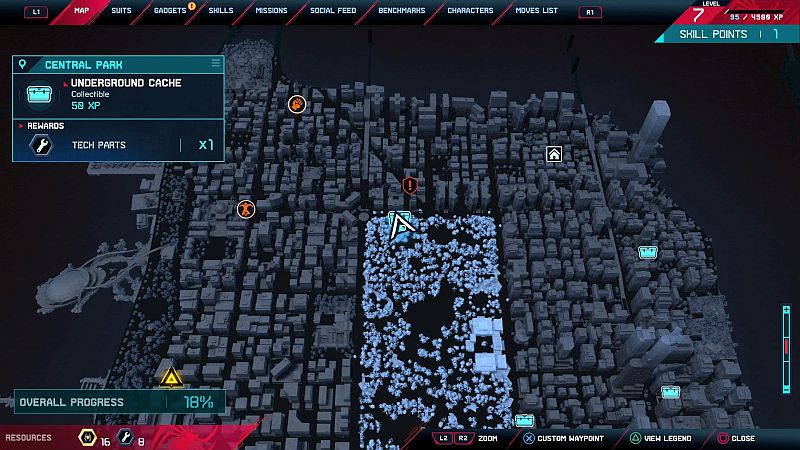This screenshot has height=450, width=800.
Task: Open the Social Feed tab
Action: tap(333, 11)
